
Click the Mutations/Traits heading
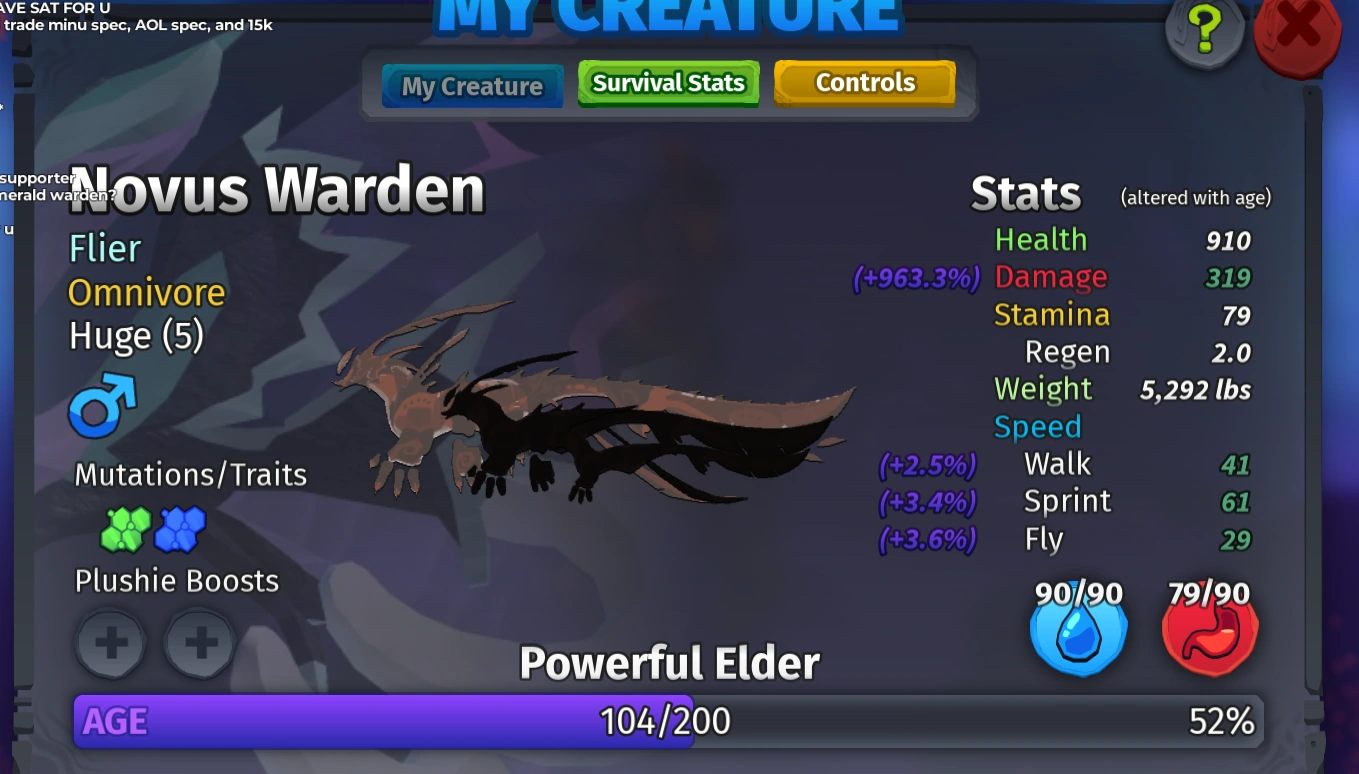[190, 475]
